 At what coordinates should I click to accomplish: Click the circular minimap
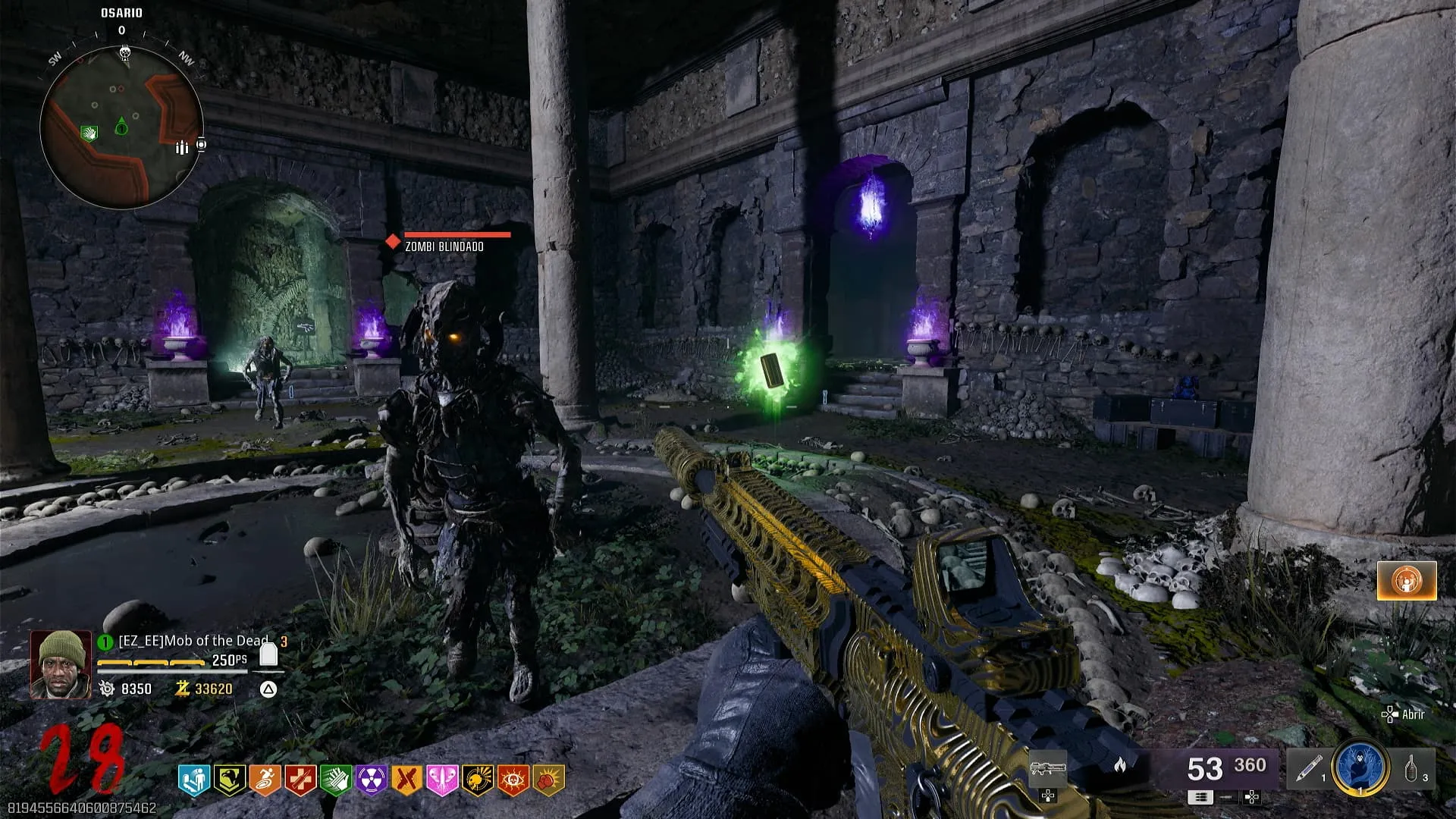click(121, 127)
